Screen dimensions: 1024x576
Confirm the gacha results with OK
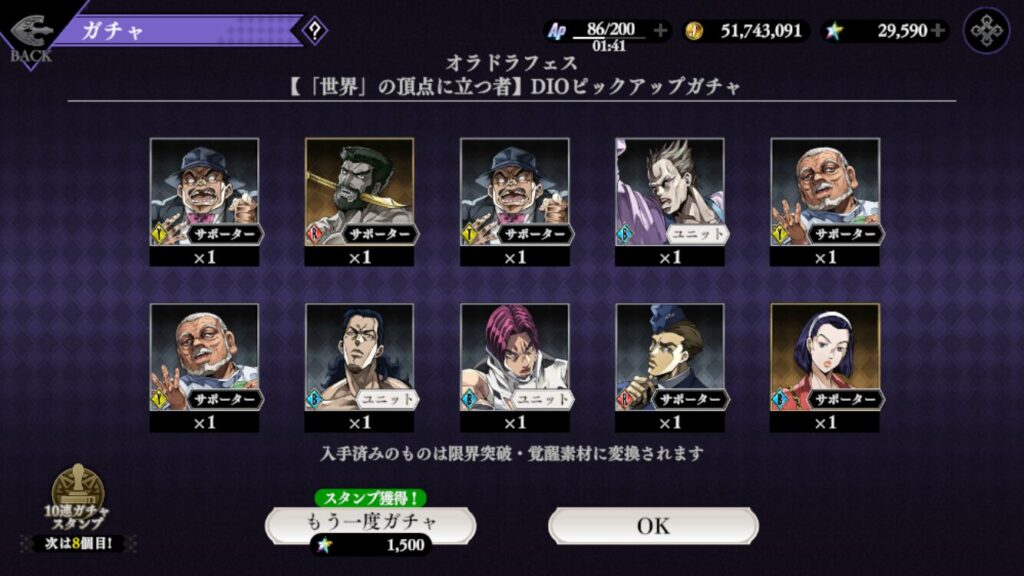point(653,525)
